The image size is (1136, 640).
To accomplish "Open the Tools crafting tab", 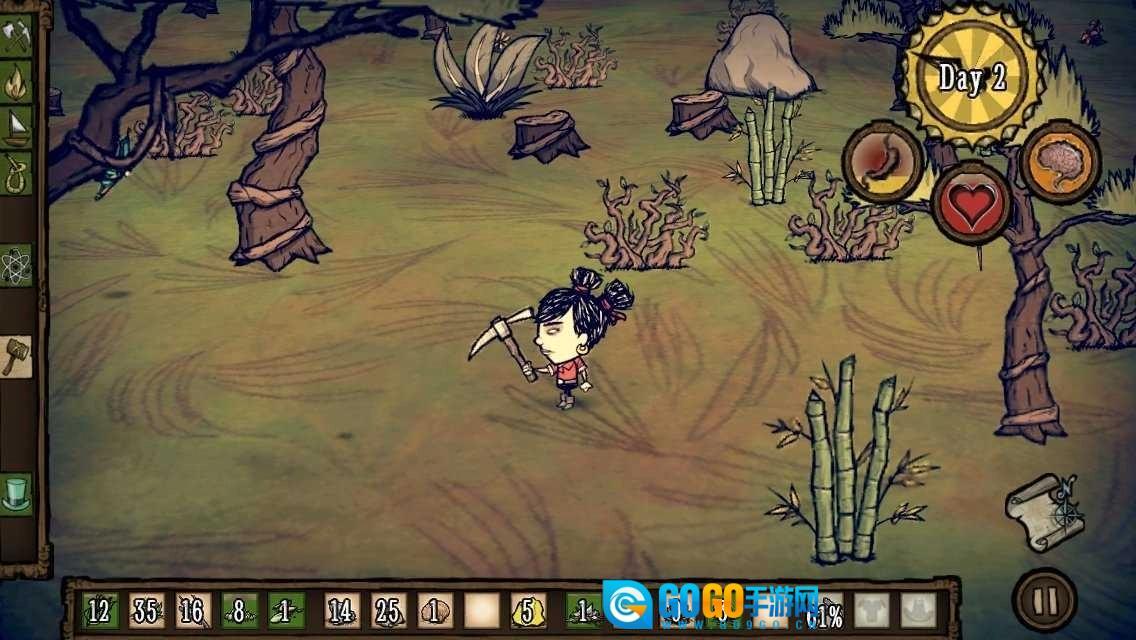I will (17, 36).
